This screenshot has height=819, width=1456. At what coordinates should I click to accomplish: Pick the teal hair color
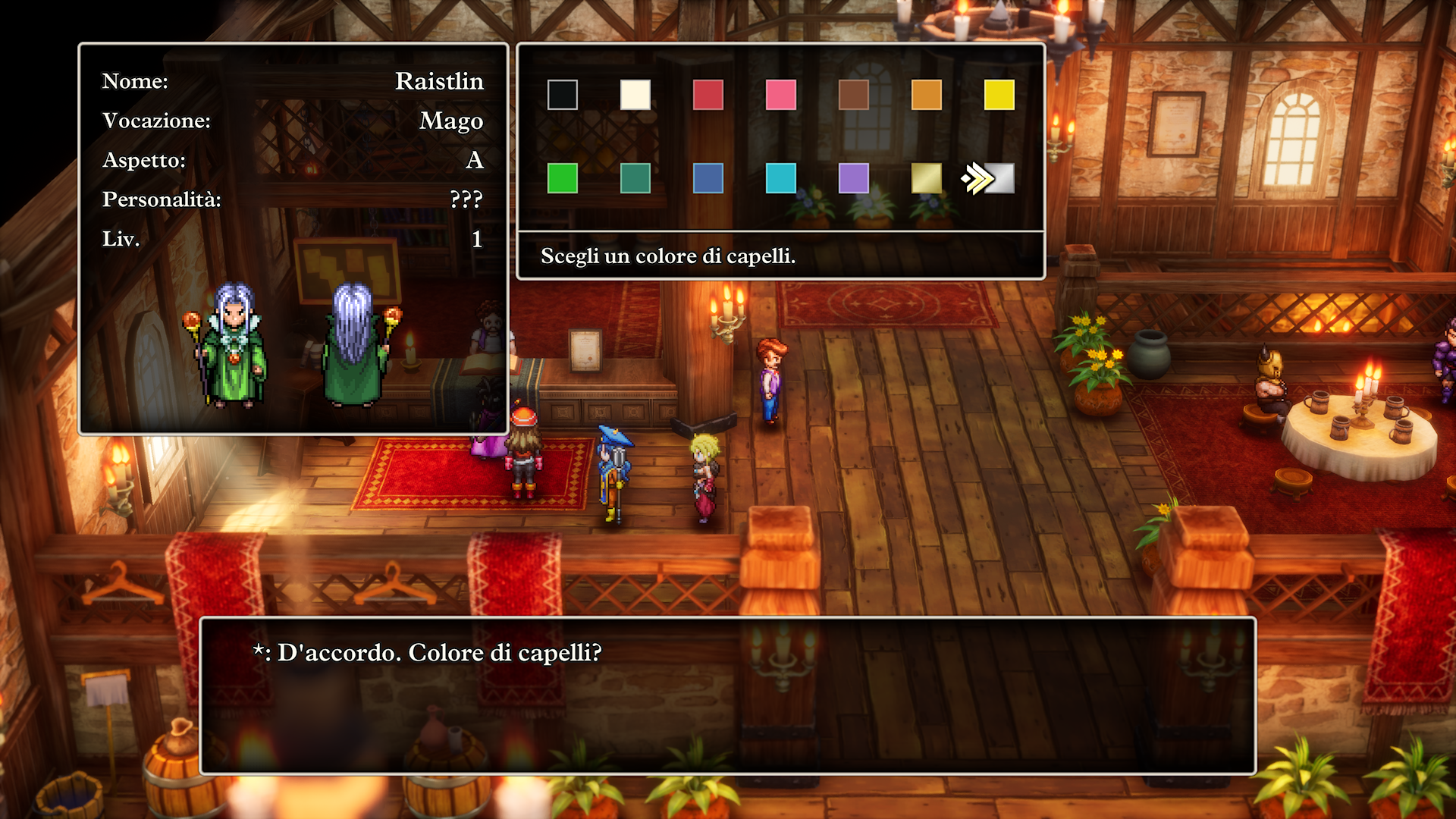[x=635, y=180]
